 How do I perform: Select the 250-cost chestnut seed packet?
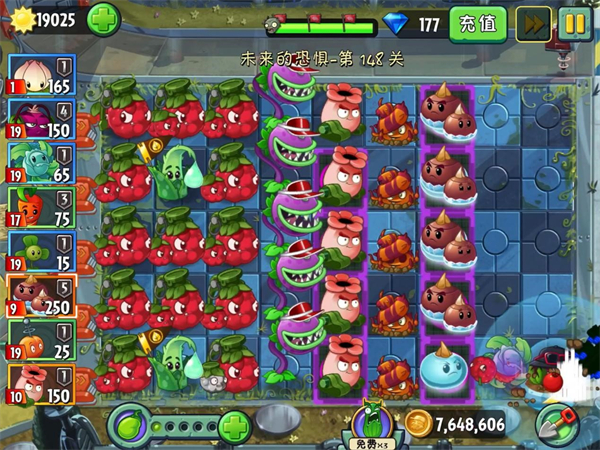[41, 295]
